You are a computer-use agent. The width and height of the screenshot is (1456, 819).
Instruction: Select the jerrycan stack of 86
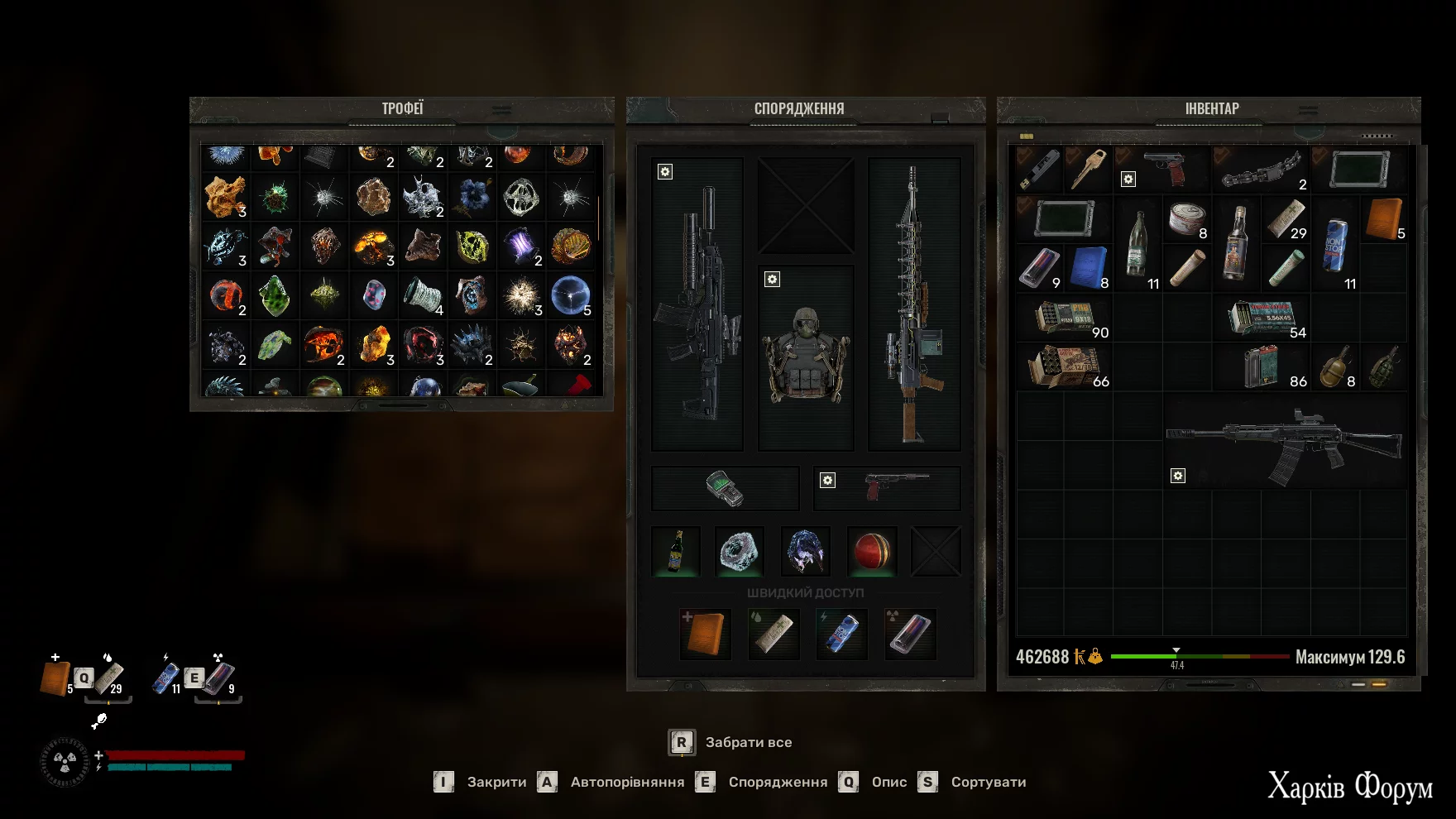1261,366
